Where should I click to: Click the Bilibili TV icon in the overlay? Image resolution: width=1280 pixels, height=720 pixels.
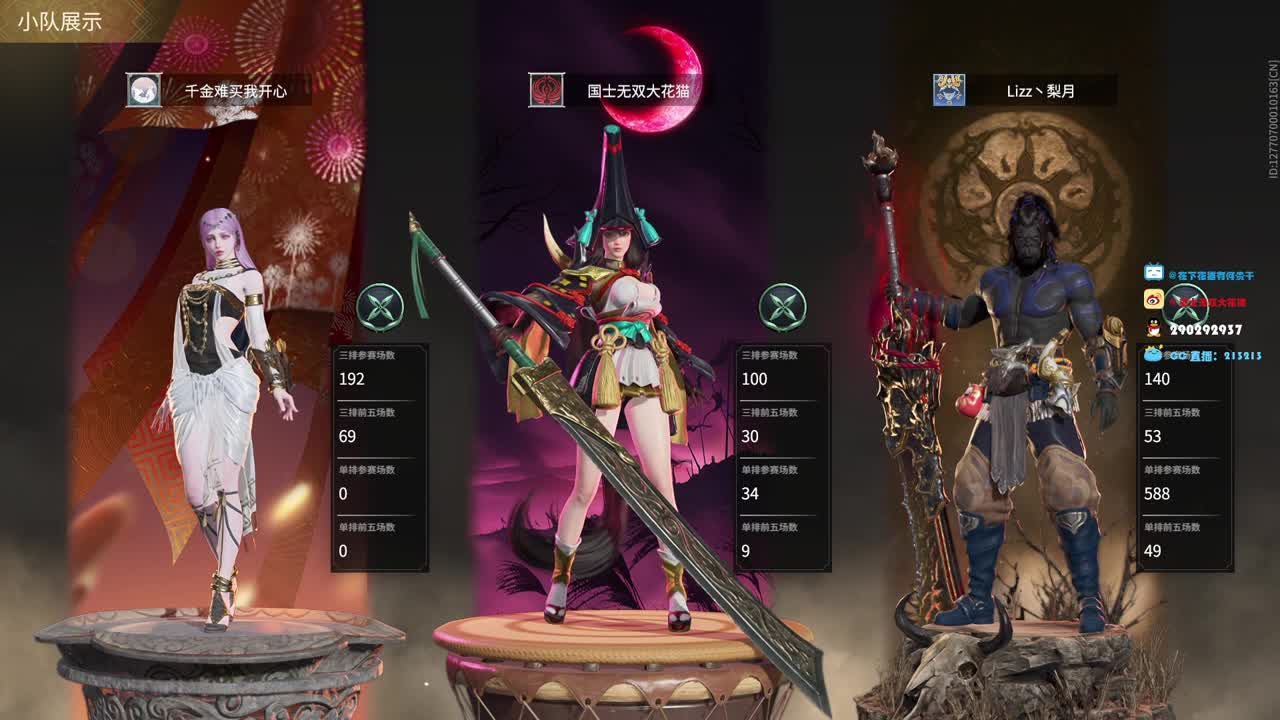(1154, 271)
